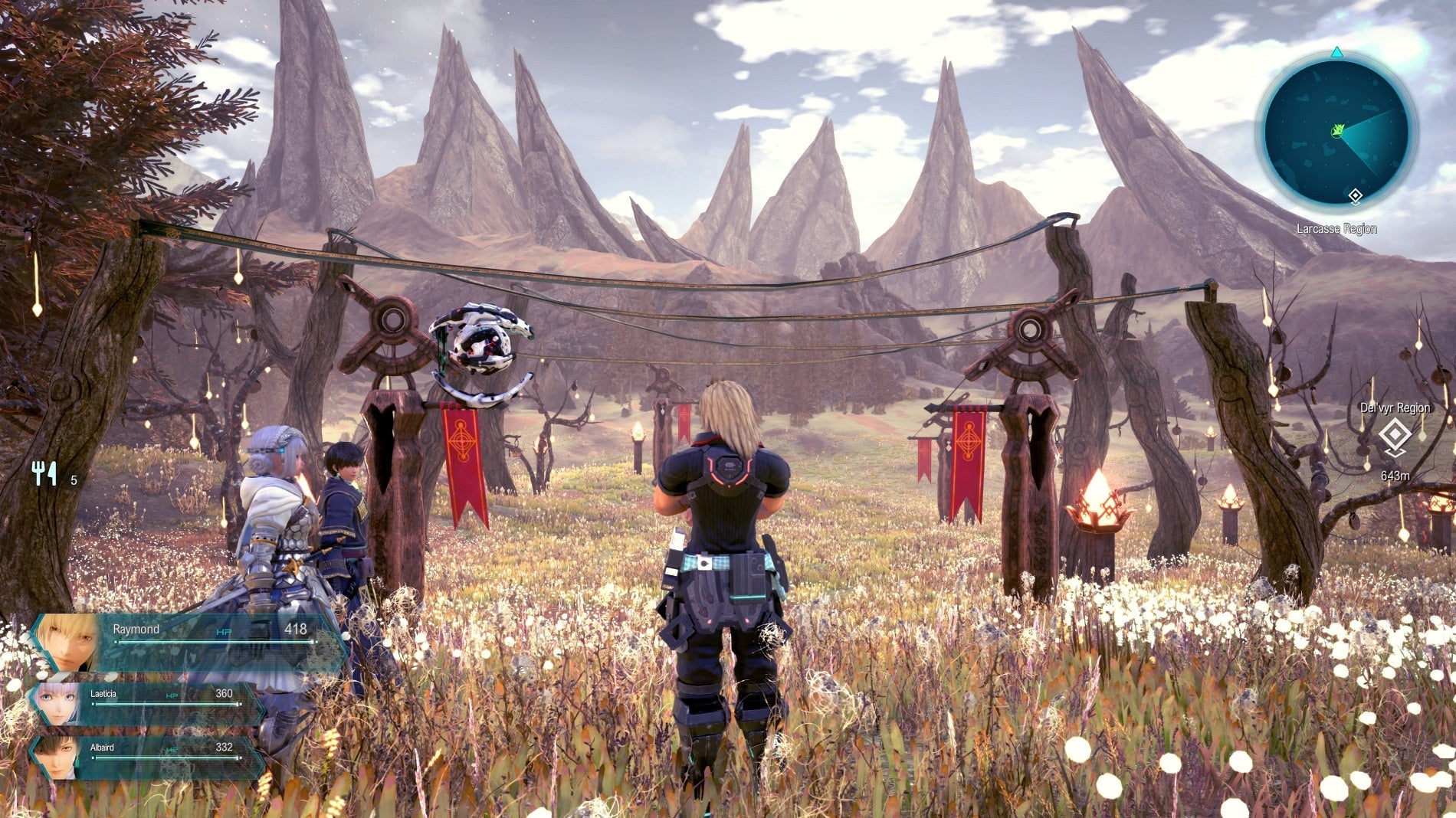The height and width of the screenshot is (818, 1456).
Task: Select the Del'vyr Region label
Action: [x=1396, y=408]
